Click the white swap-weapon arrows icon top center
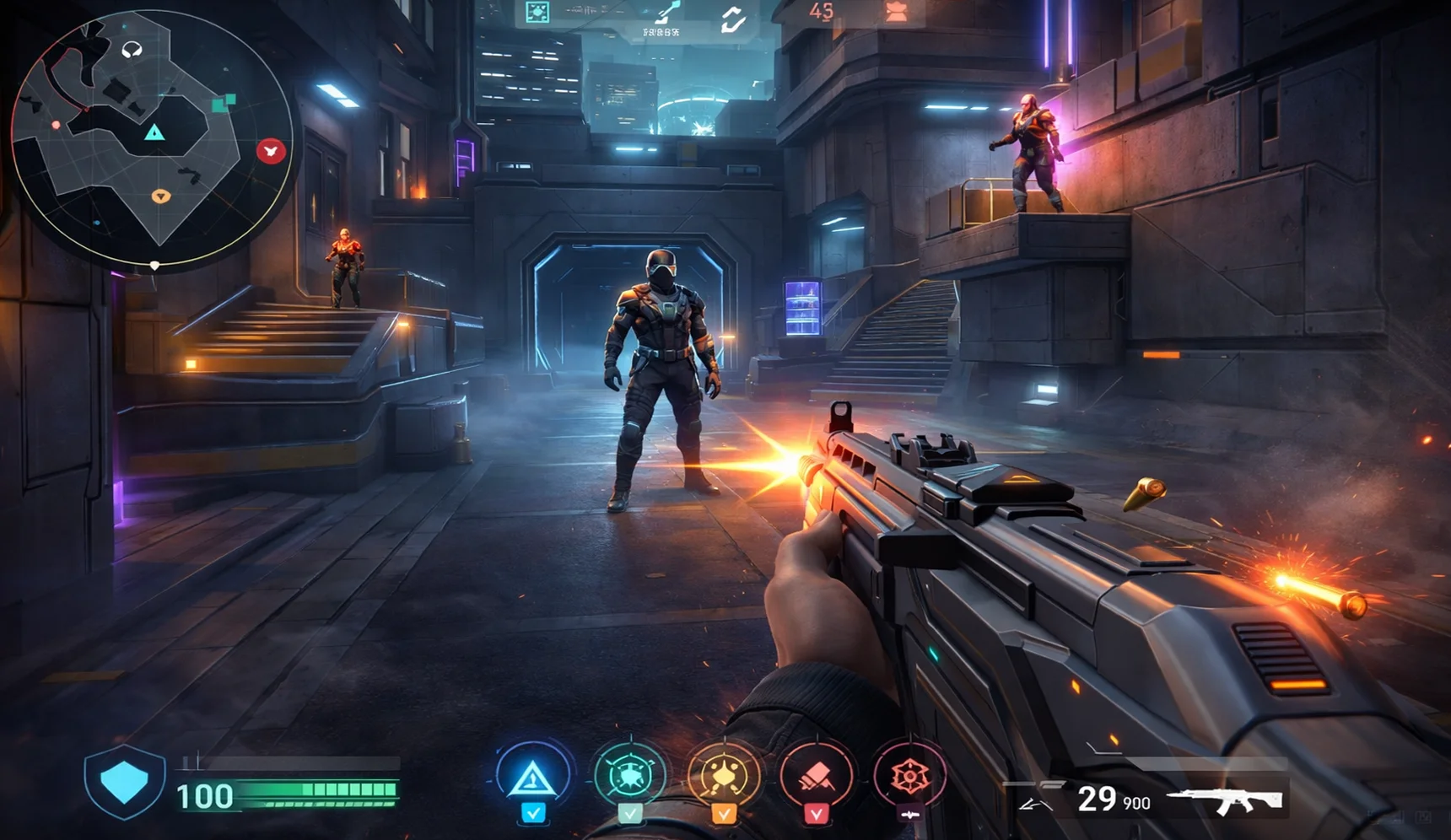This screenshot has width=1451, height=840. click(733, 19)
